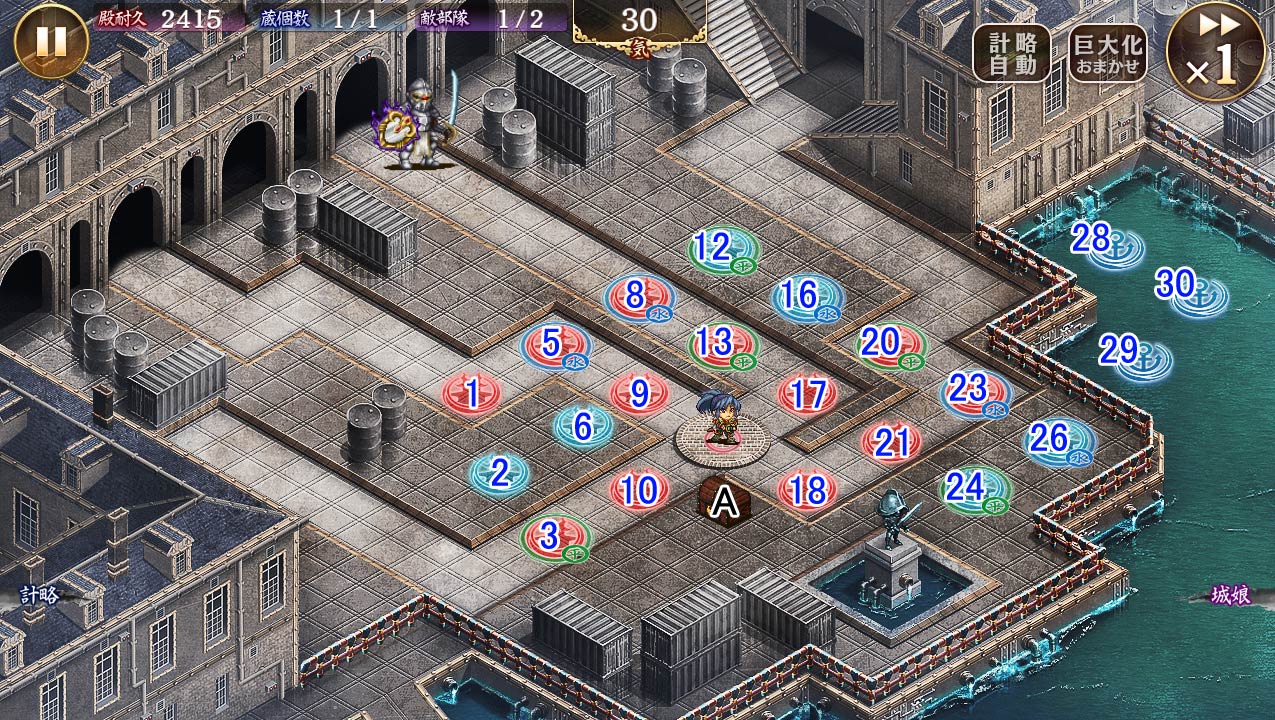The height and width of the screenshot is (720, 1275).
Task: Select deployment tile number 8
Action: (638, 297)
